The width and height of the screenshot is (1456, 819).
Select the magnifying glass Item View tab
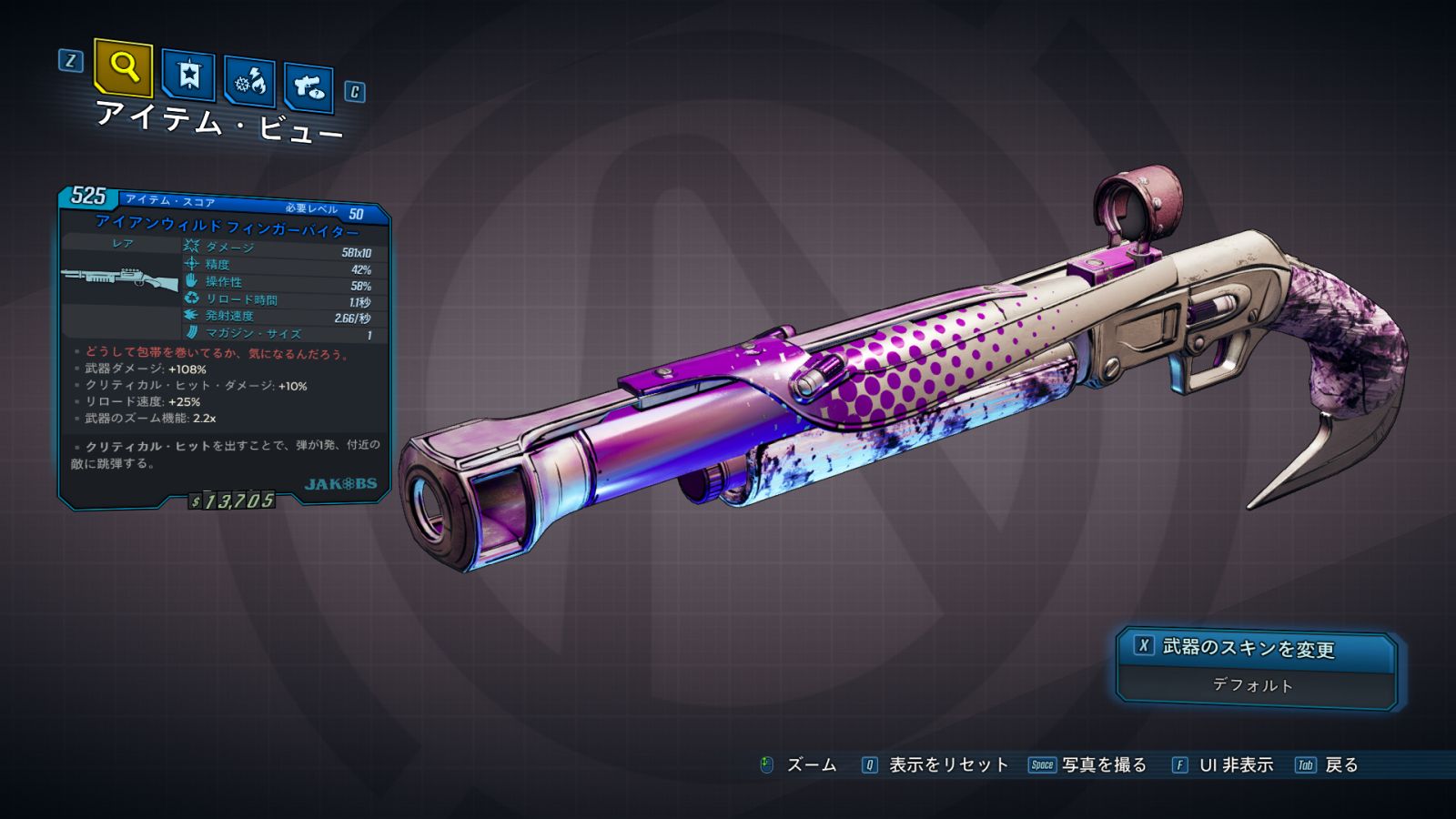click(x=123, y=67)
